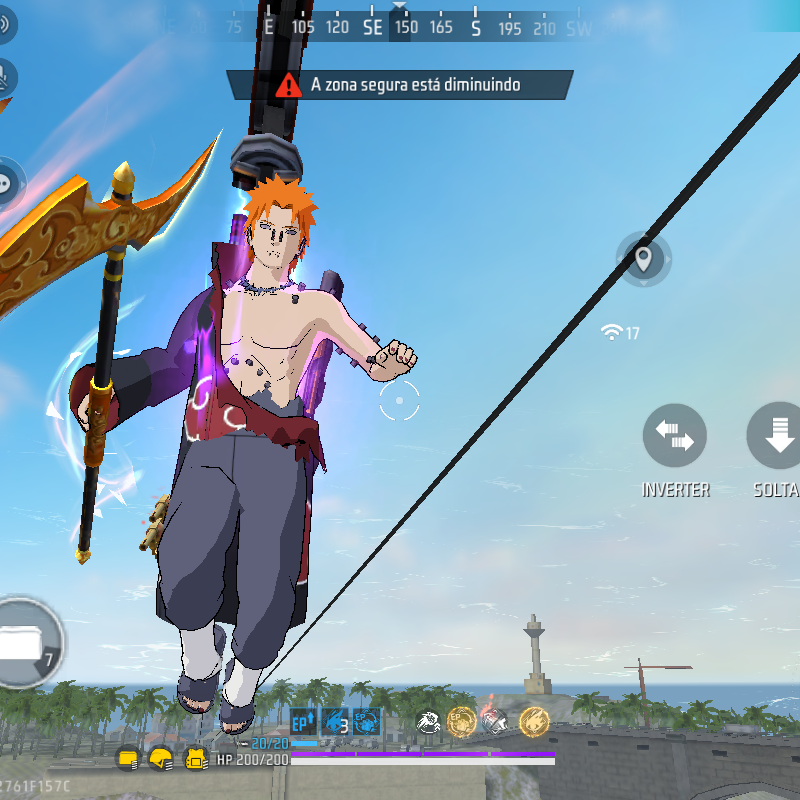Tap the gold flame skill icon
The width and height of the screenshot is (800, 800).
[534, 720]
